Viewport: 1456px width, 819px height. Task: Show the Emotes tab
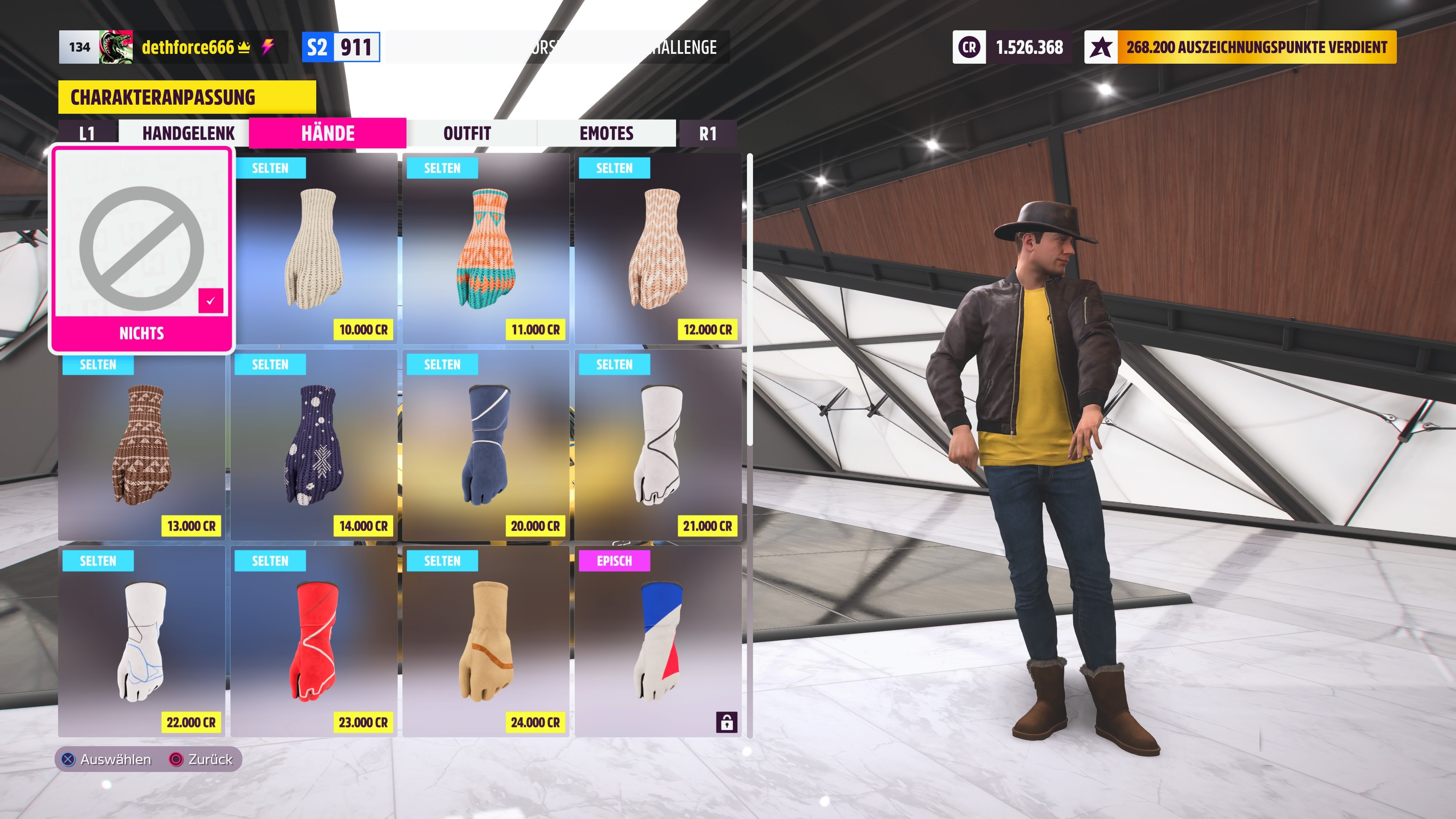pos(606,133)
